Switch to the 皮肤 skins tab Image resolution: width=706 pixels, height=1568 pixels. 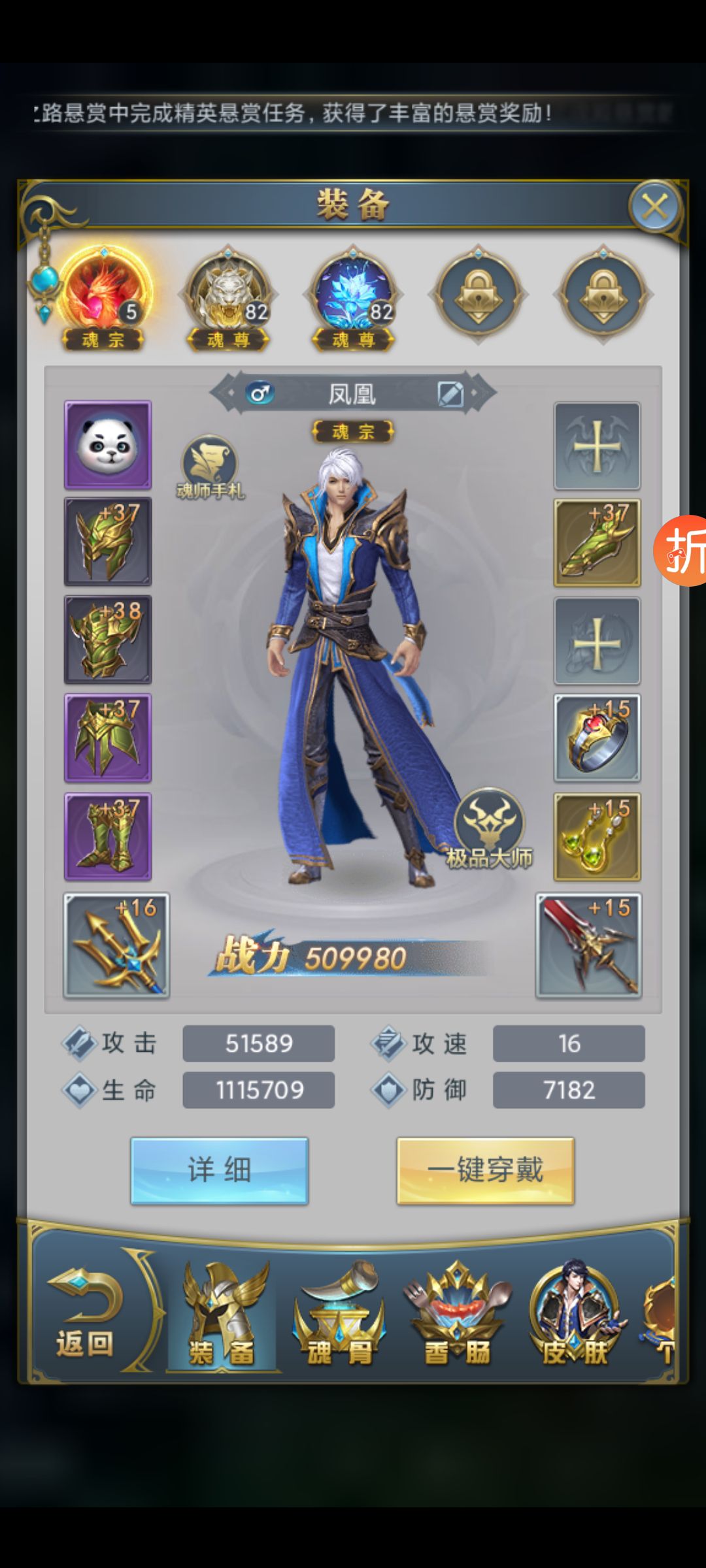click(x=575, y=1316)
